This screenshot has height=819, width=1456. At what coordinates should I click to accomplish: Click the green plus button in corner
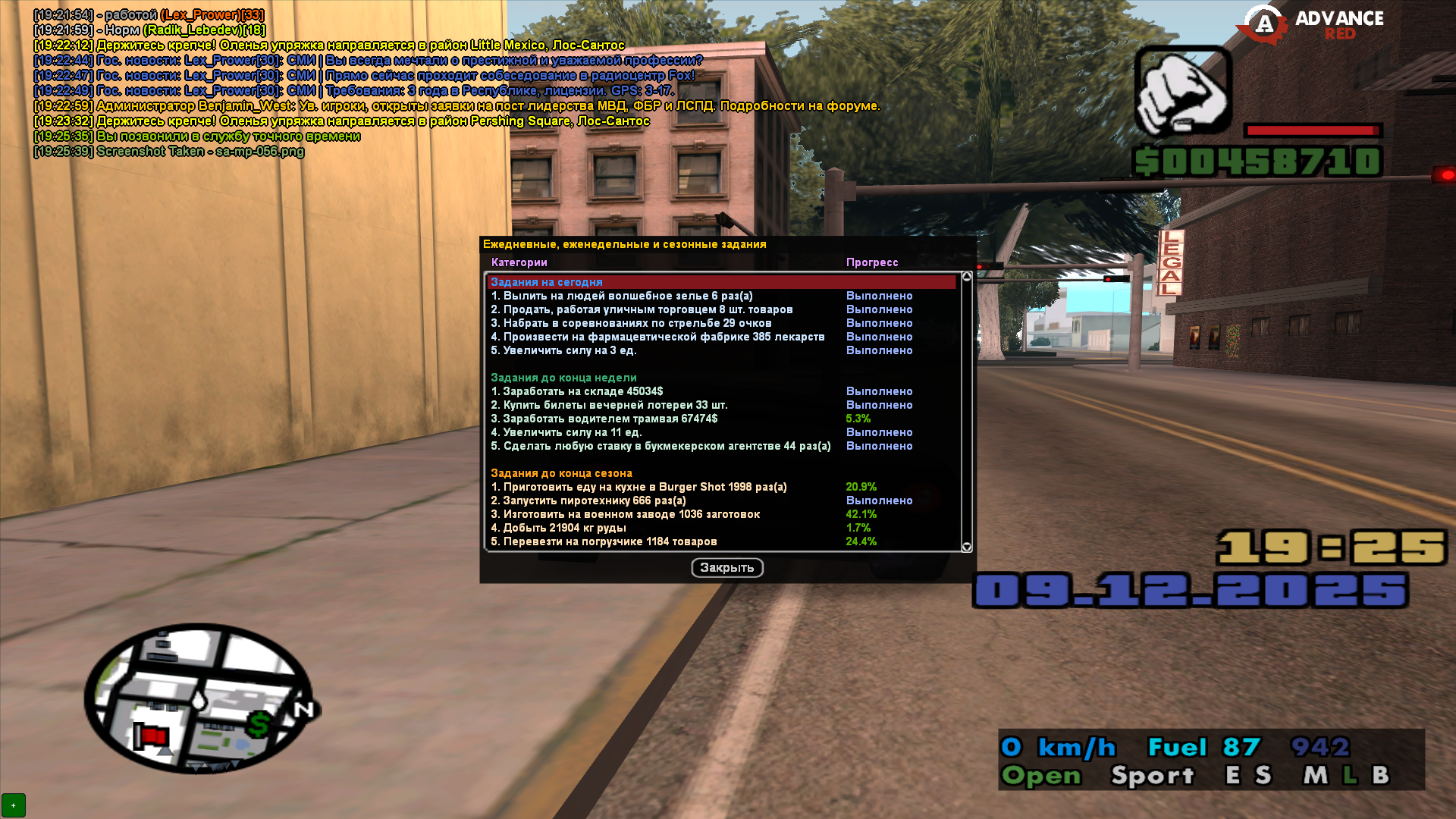(x=13, y=805)
